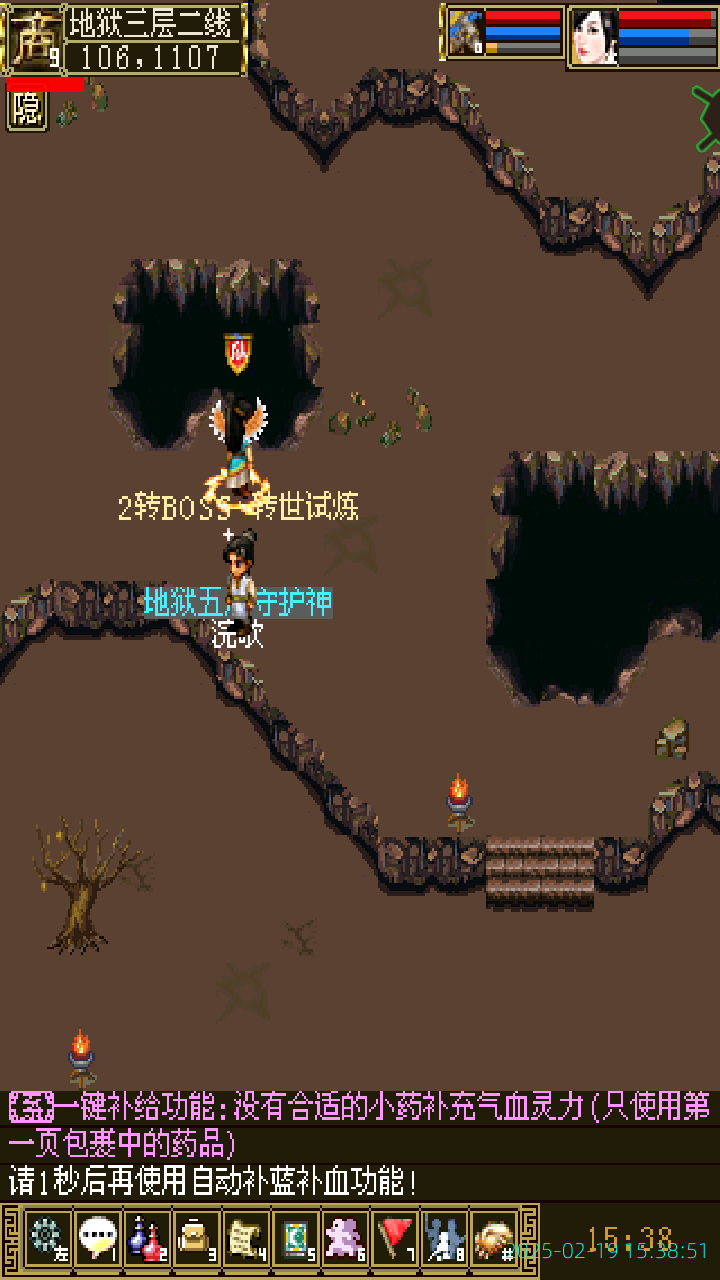This screenshot has width=720, height=1280.
Task: Select the pet portrait with mounted warrior
Action: [x=465, y=33]
